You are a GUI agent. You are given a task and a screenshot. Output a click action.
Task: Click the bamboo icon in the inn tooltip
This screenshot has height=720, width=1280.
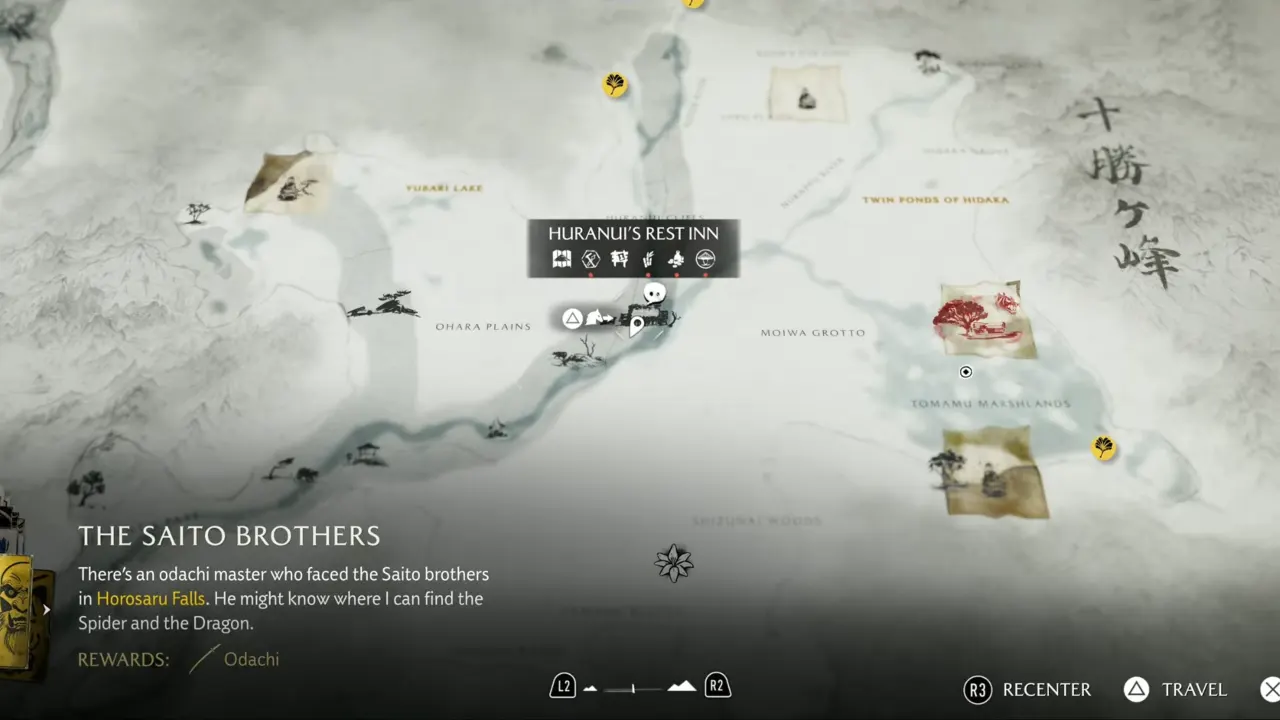(x=647, y=260)
